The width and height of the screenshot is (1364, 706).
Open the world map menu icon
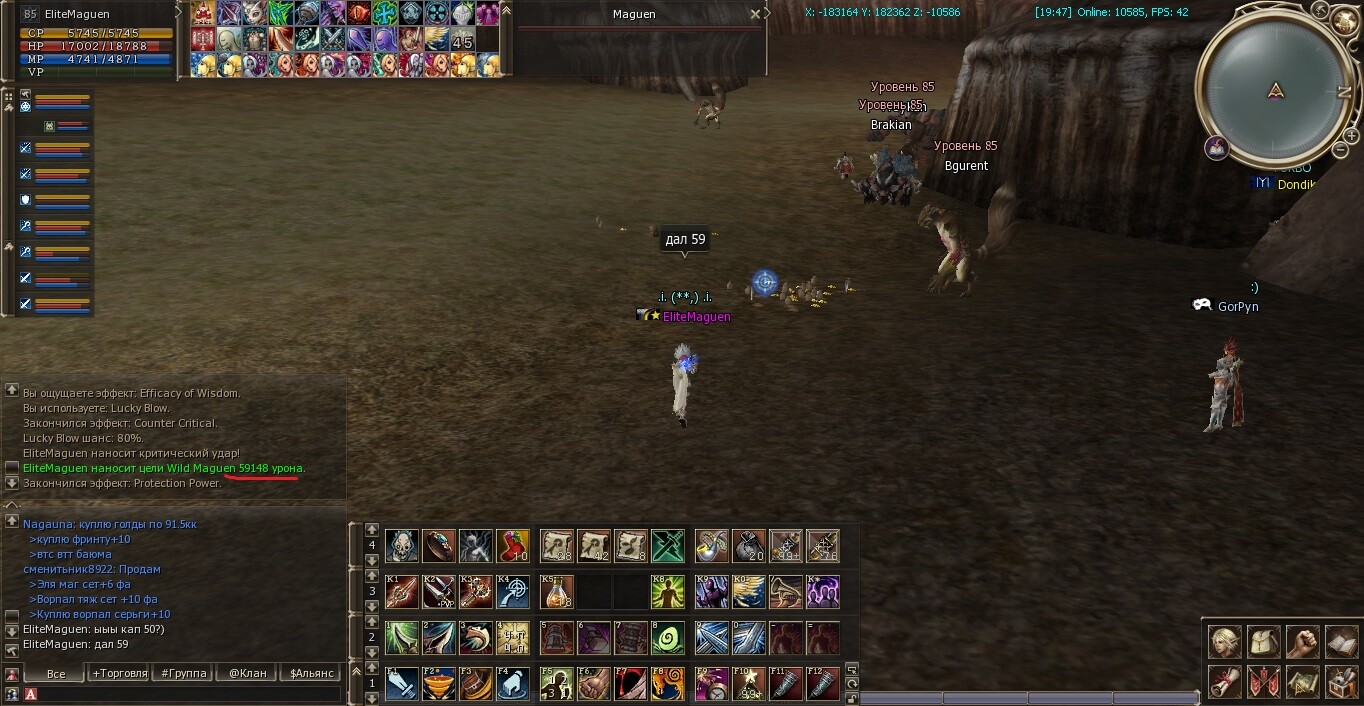pyautogui.click(x=1302, y=682)
